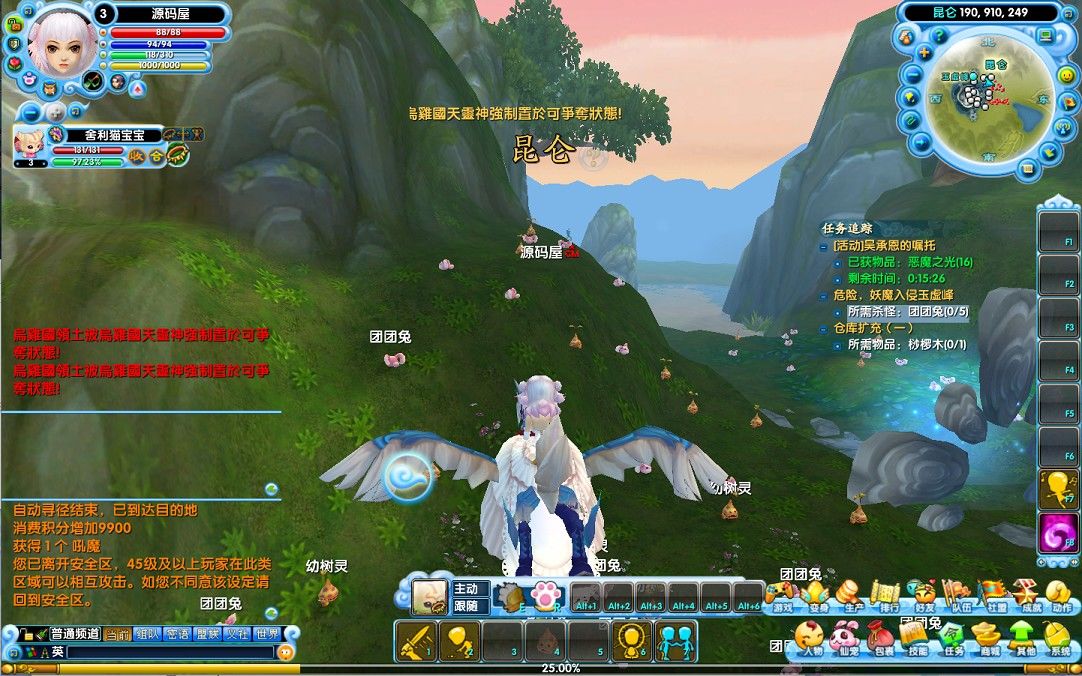This screenshot has height=676, width=1082.
Task: Activate the sword attack skill in slot 1
Action: click(414, 641)
